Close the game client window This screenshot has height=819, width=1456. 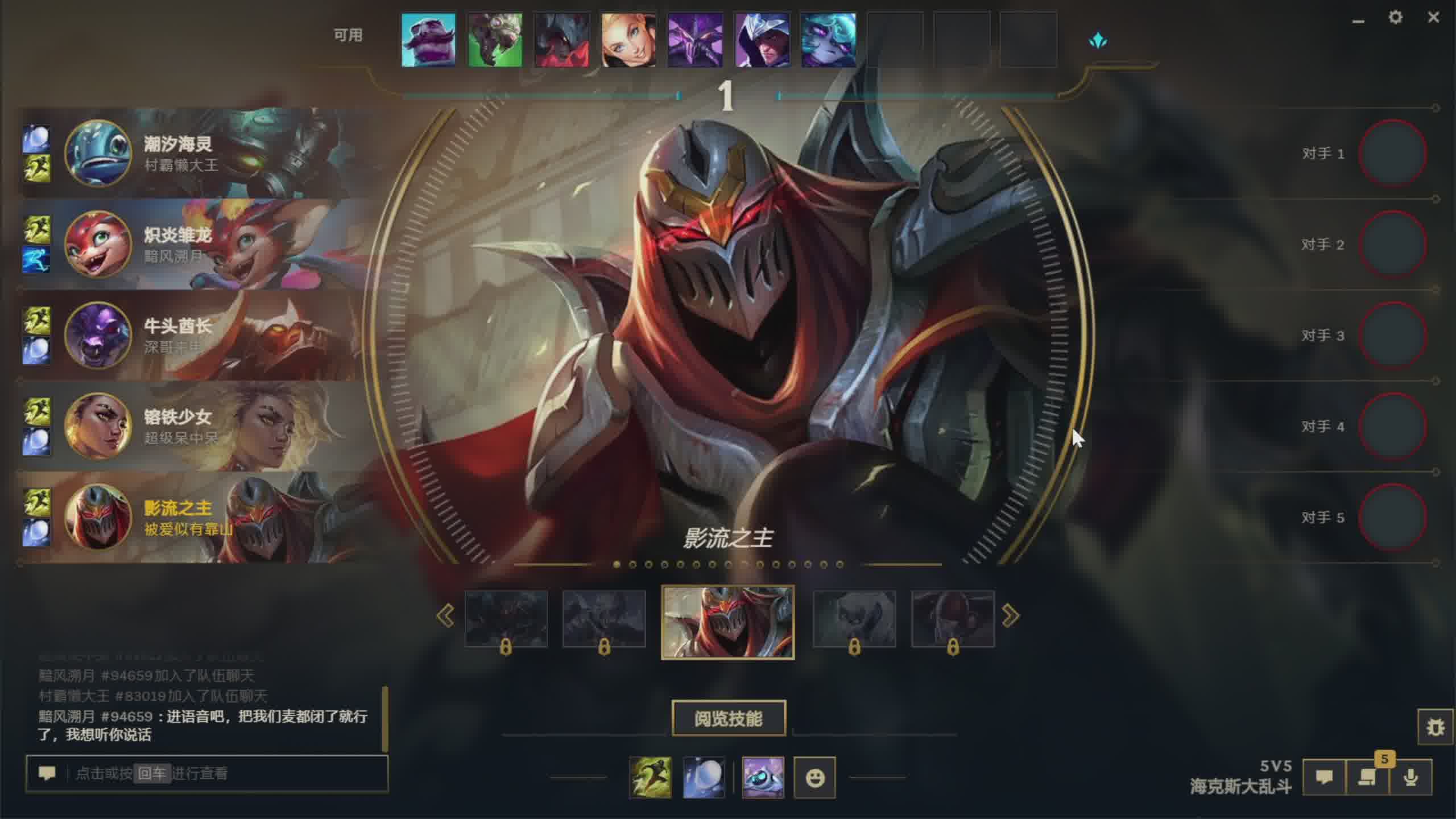(1433, 18)
